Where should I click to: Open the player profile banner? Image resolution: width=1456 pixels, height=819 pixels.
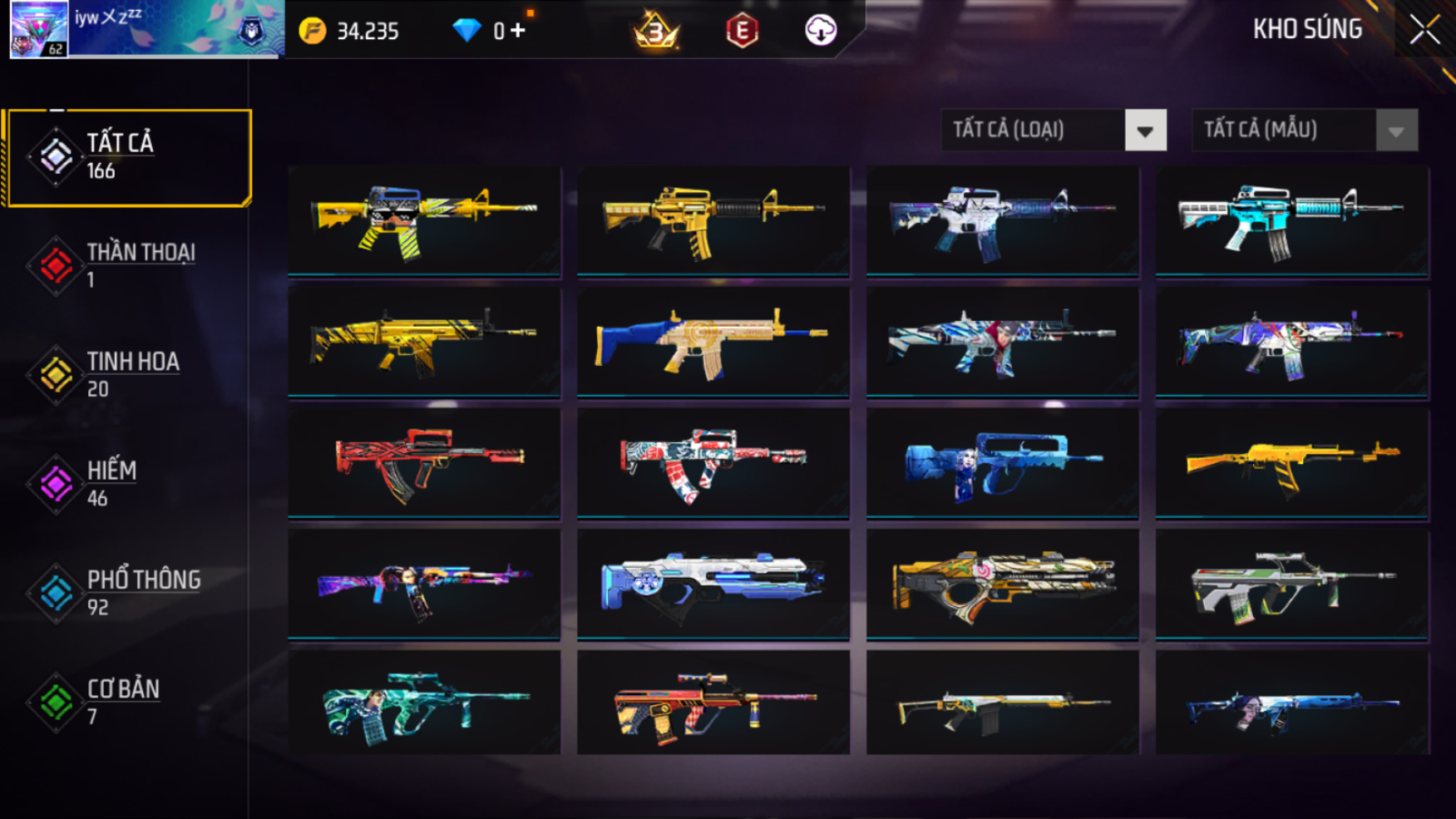(146, 30)
